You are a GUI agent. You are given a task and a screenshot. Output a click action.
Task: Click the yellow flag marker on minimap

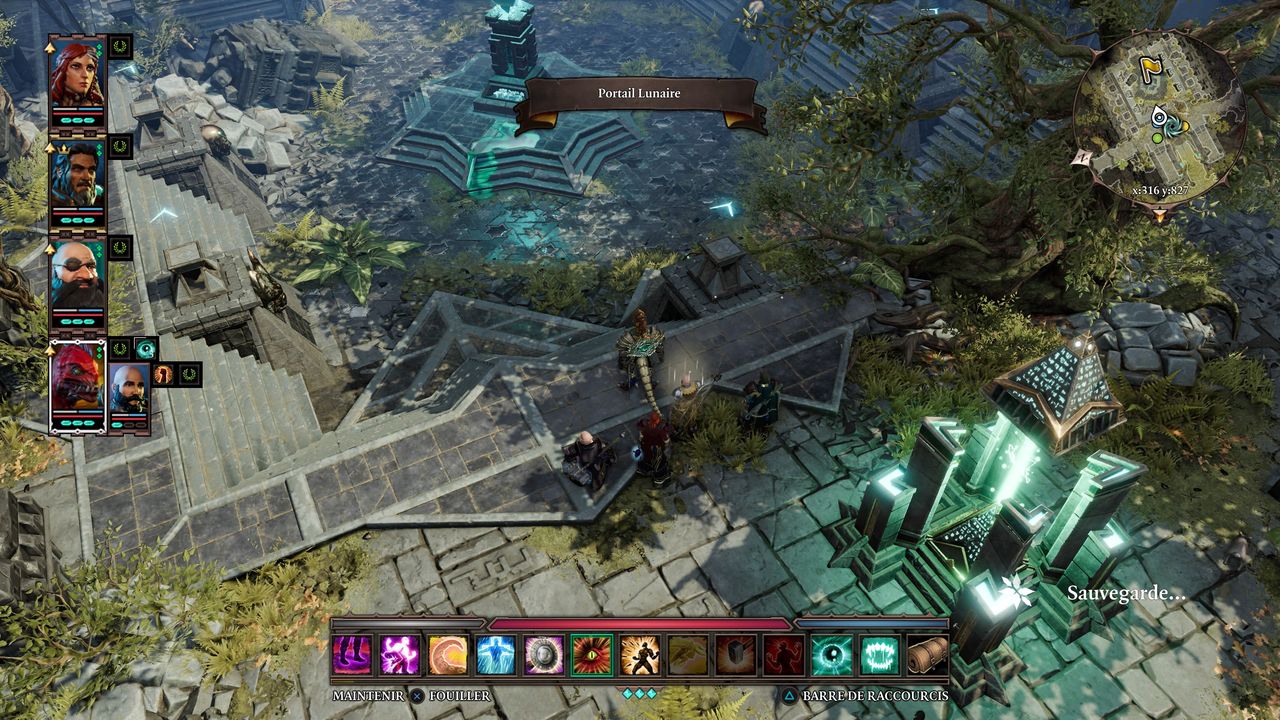(1151, 69)
